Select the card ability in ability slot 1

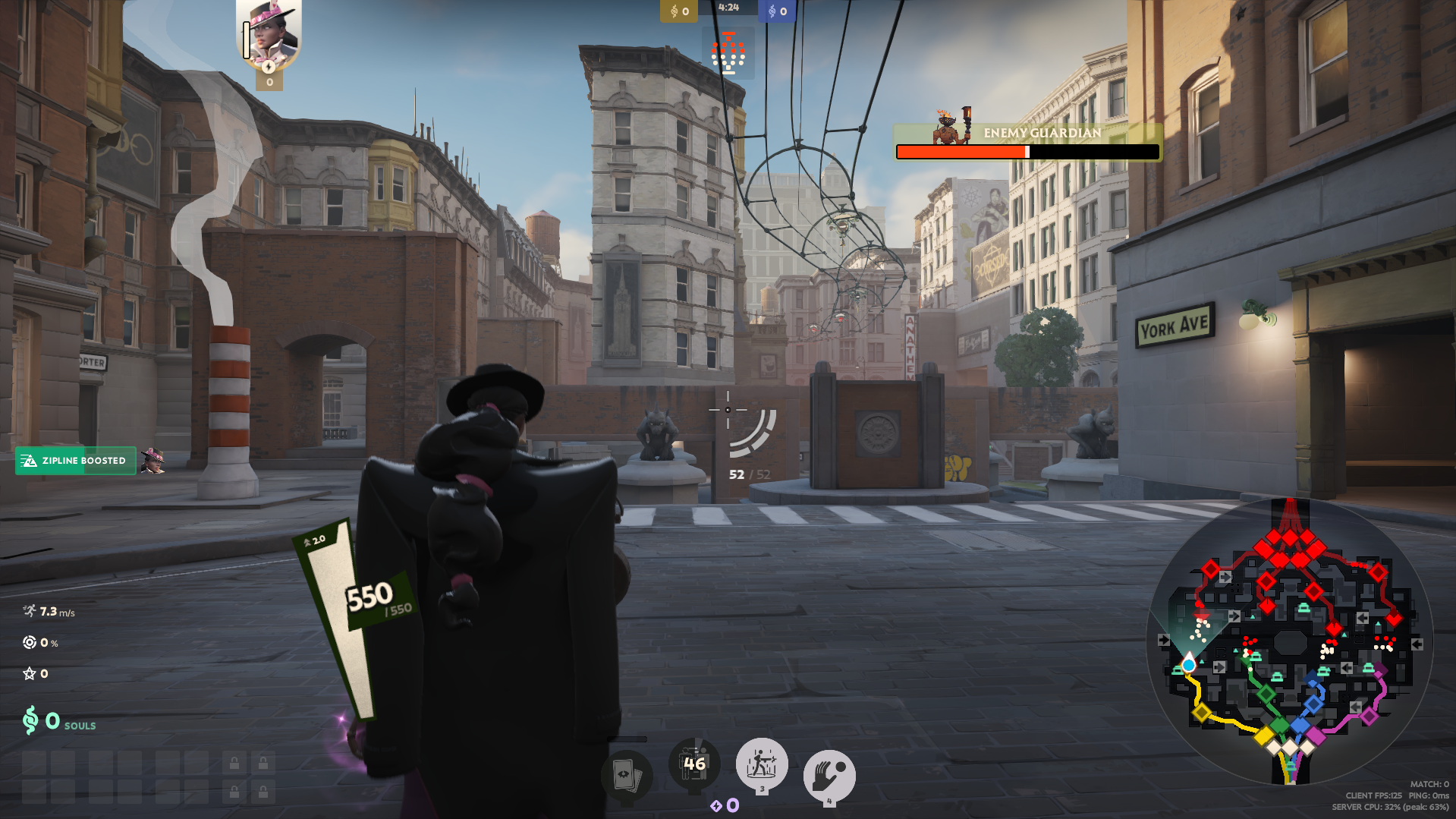coord(630,776)
